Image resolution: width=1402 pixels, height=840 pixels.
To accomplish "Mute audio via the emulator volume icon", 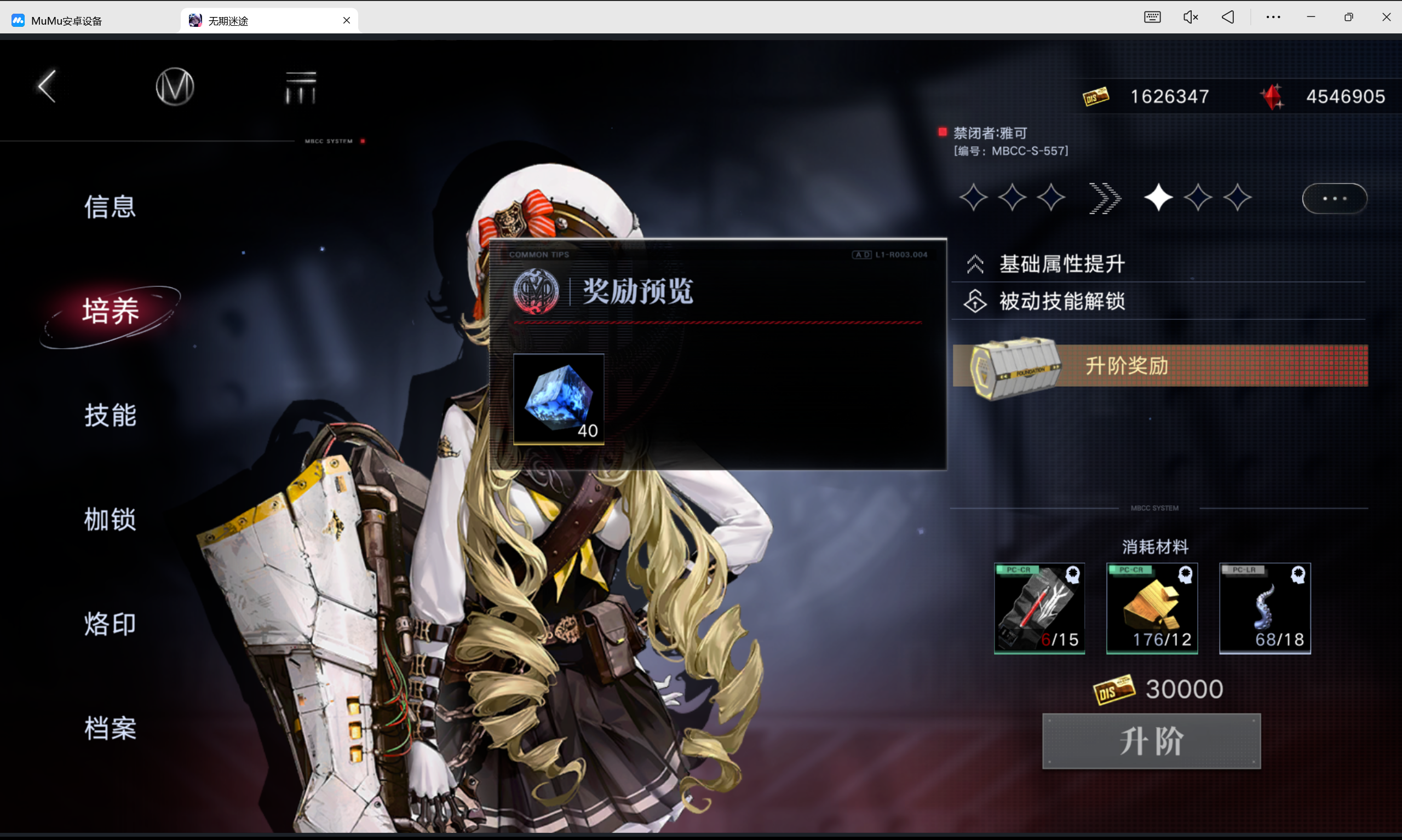I will tap(1191, 17).
